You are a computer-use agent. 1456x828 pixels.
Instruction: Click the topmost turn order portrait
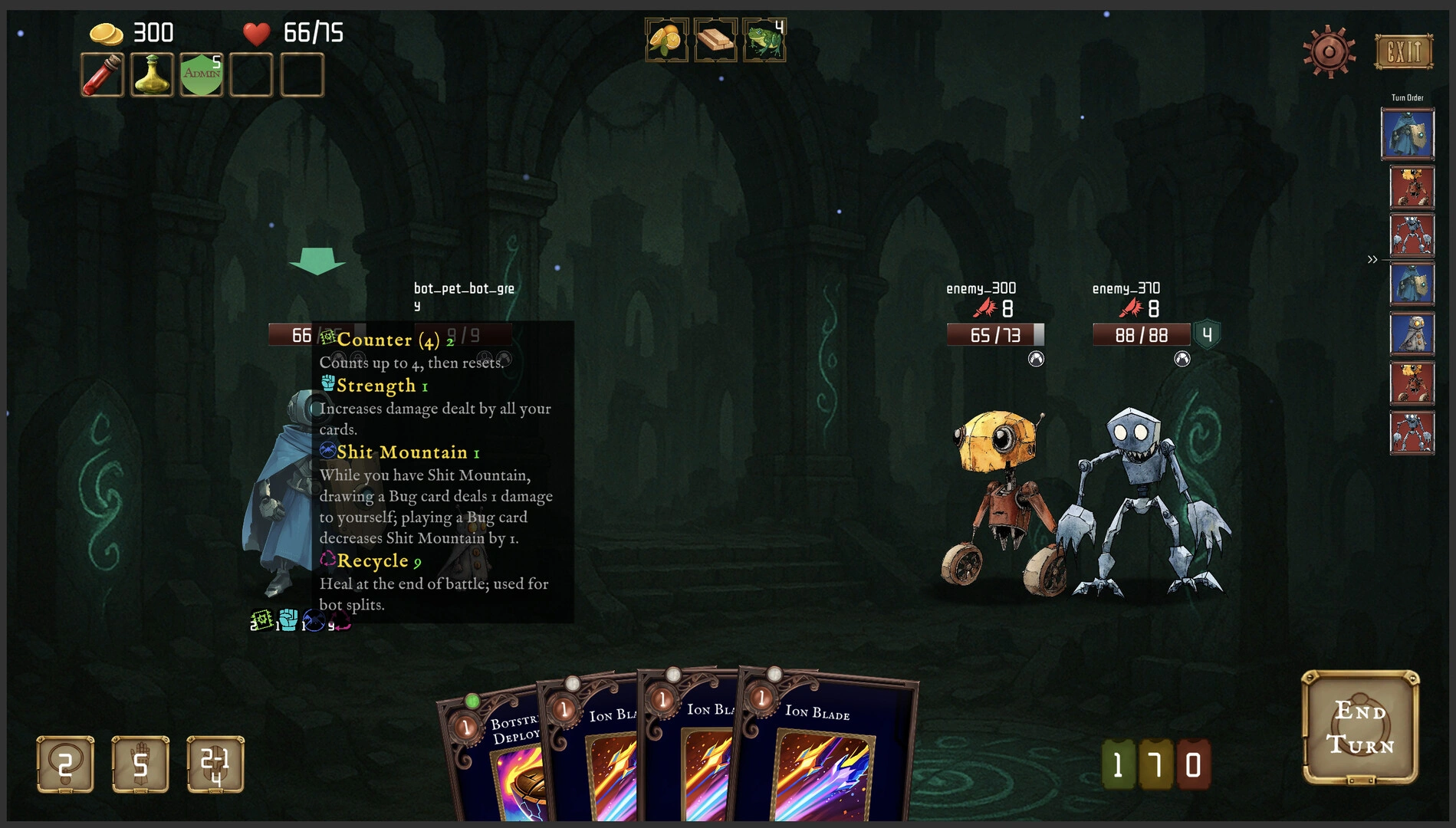coord(1408,134)
